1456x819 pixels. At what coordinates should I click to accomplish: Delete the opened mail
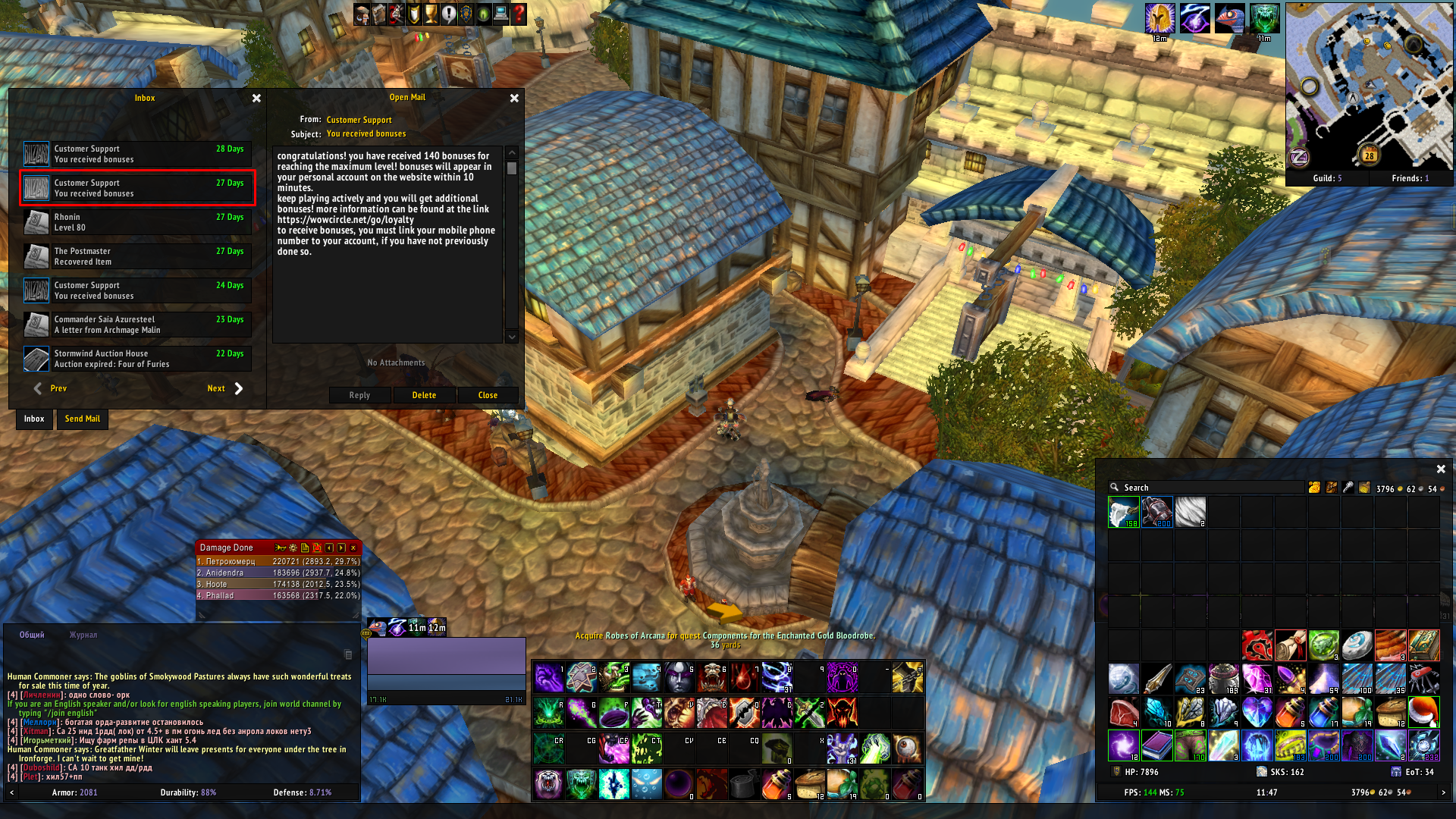pyautogui.click(x=424, y=395)
